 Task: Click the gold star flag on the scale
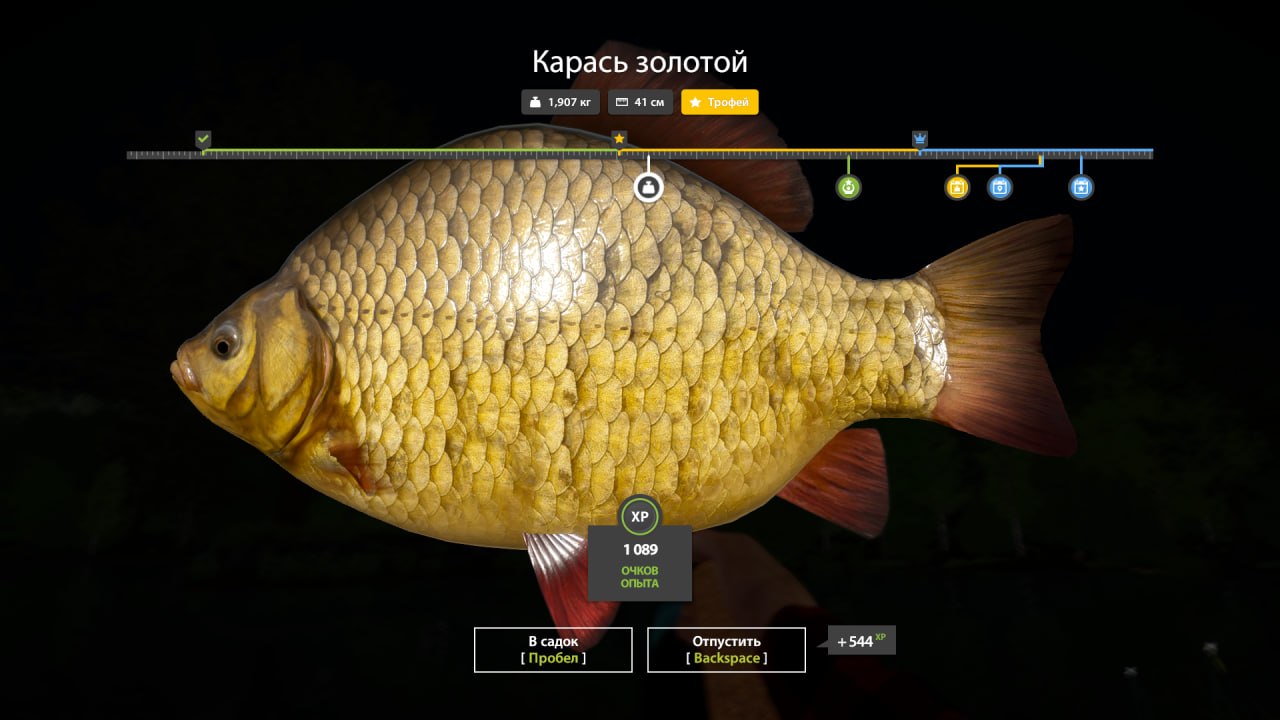pyautogui.click(x=619, y=138)
